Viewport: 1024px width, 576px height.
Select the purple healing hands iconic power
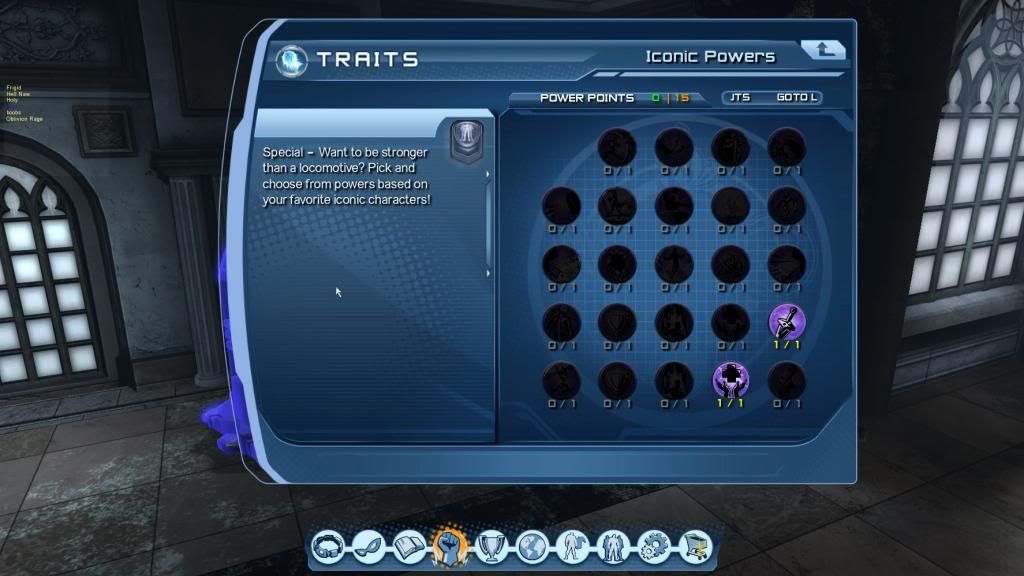(x=730, y=379)
